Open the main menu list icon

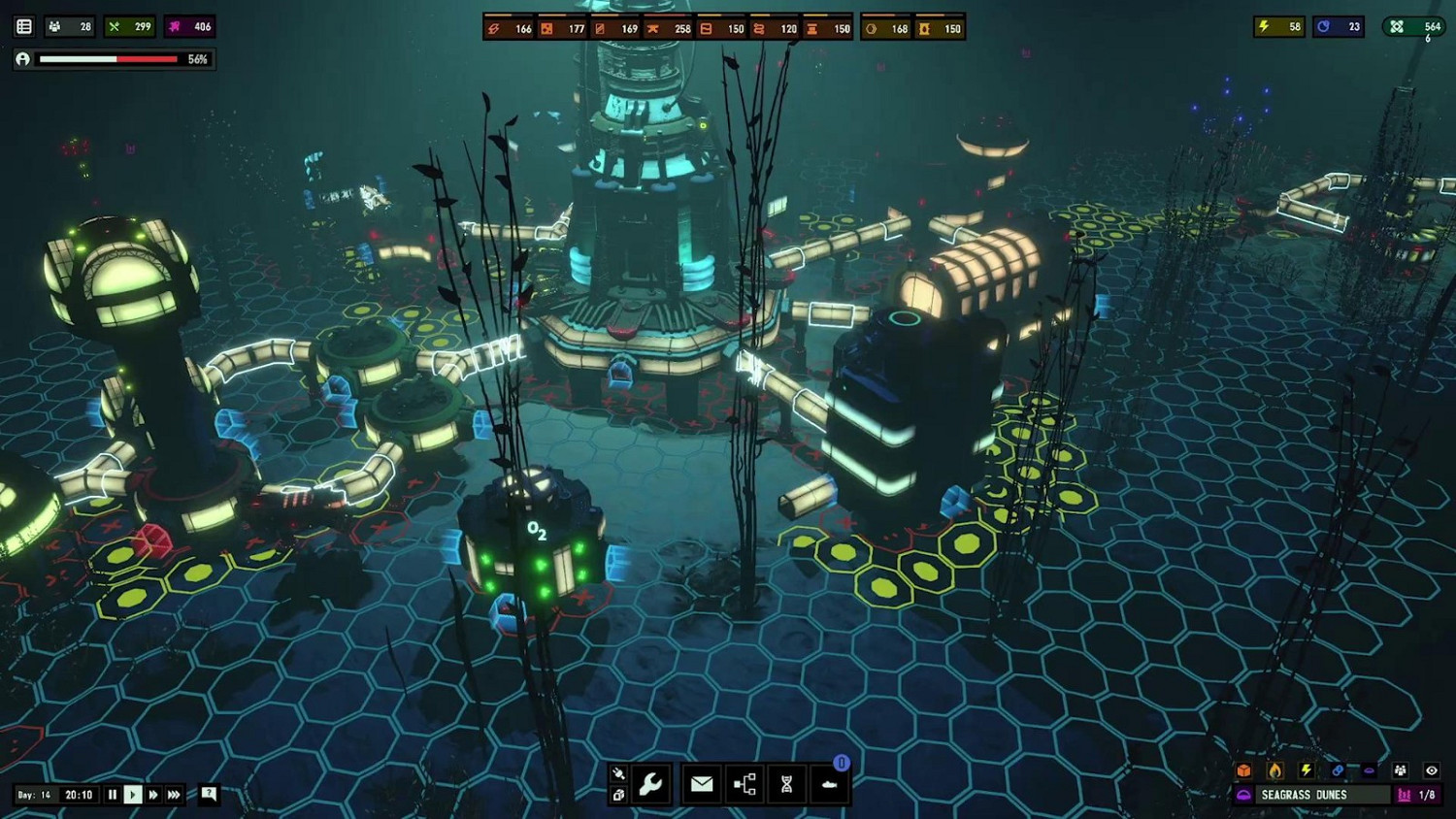[24, 27]
